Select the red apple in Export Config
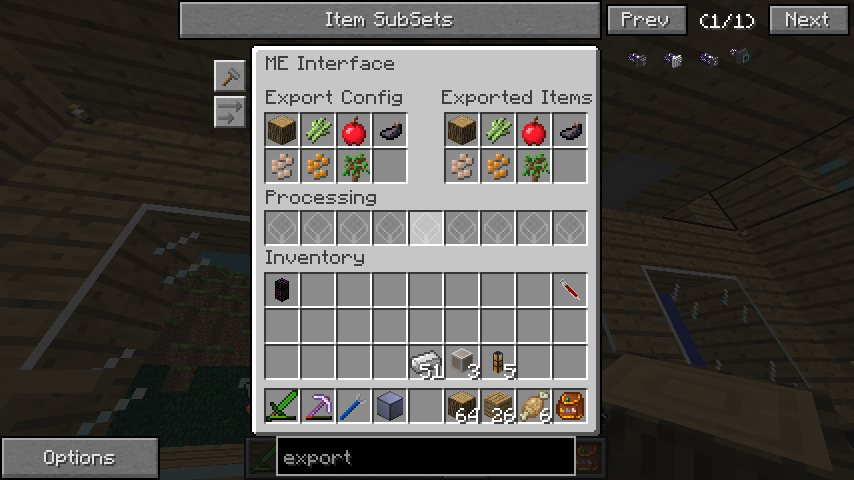The image size is (854, 480). (354, 130)
